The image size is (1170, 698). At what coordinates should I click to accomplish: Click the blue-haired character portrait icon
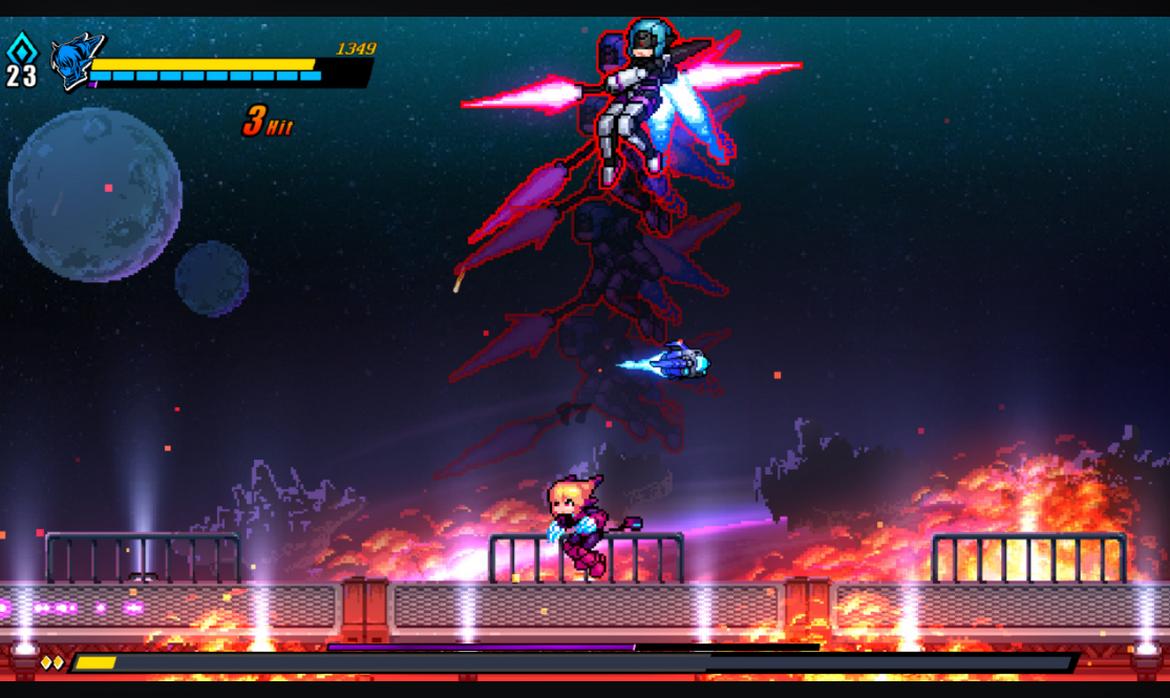76,62
